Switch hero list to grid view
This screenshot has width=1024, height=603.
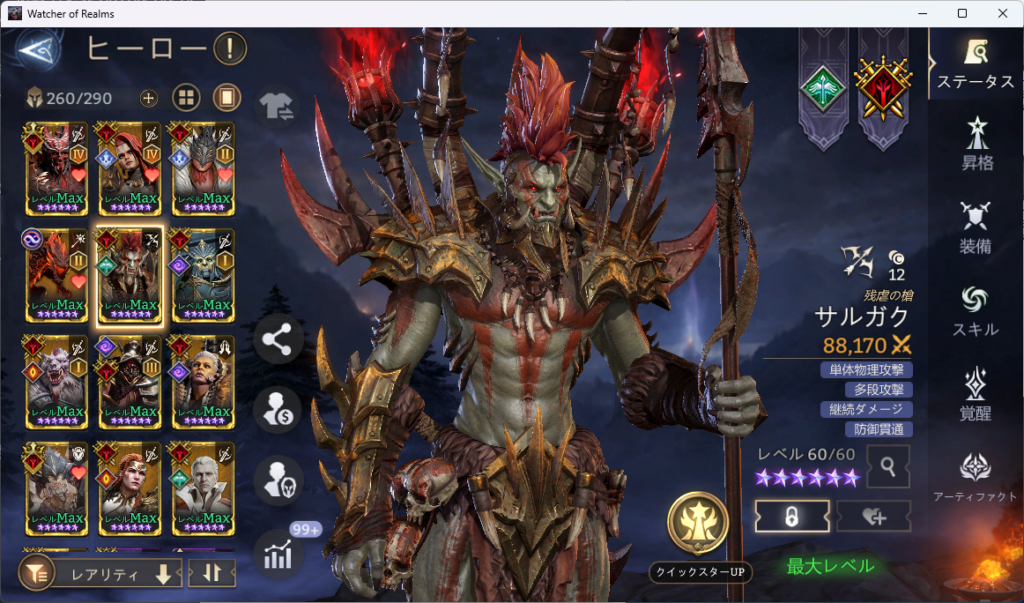186,98
